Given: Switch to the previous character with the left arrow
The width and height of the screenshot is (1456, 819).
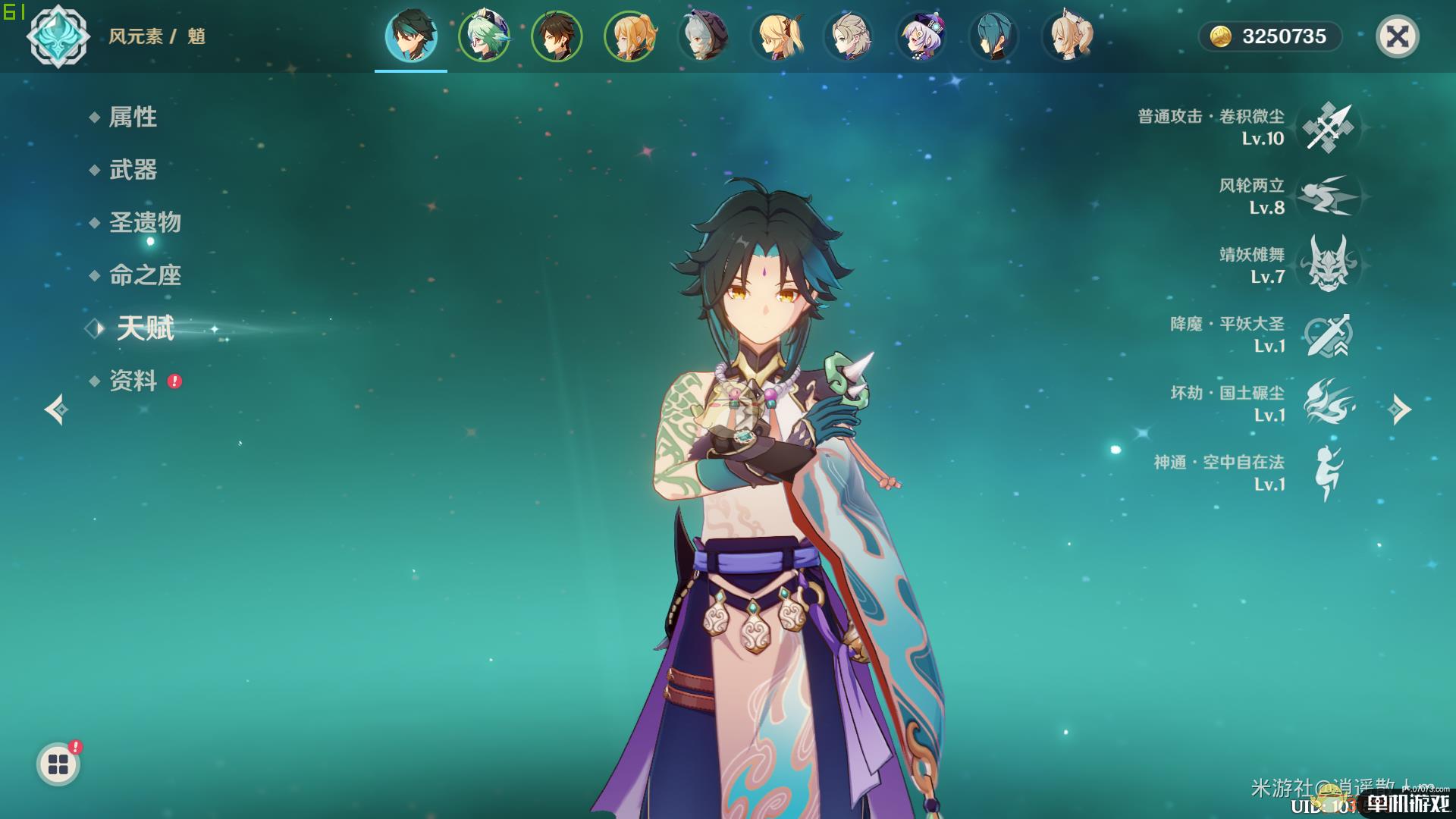Looking at the screenshot, I should tap(56, 409).
